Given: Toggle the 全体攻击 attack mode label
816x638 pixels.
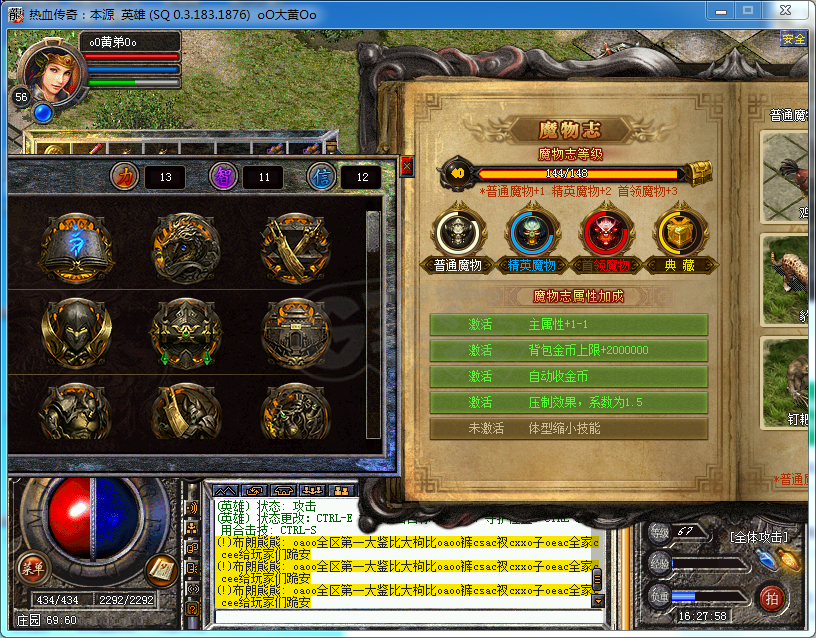Looking at the screenshot, I should click(x=759, y=538).
